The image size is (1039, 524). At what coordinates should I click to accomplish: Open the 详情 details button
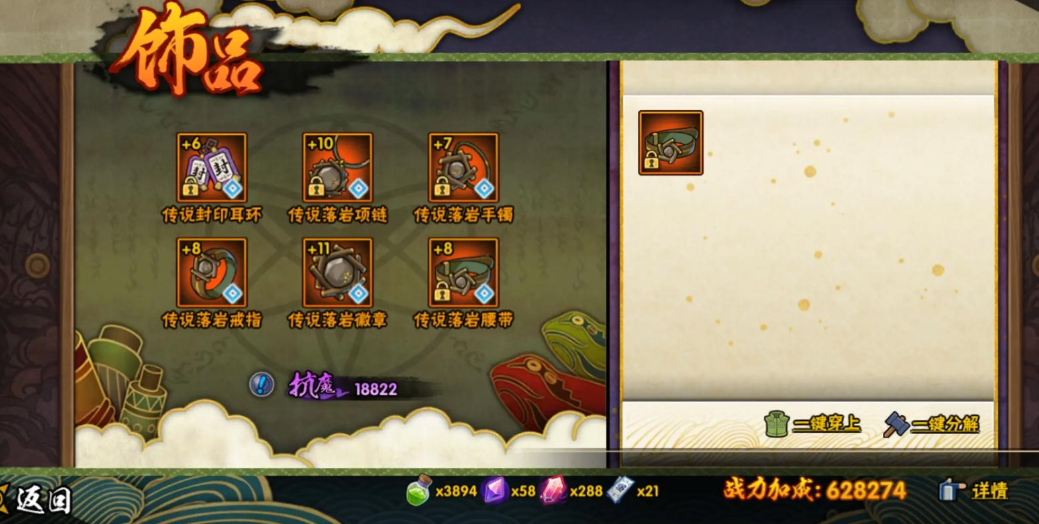coord(974,491)
